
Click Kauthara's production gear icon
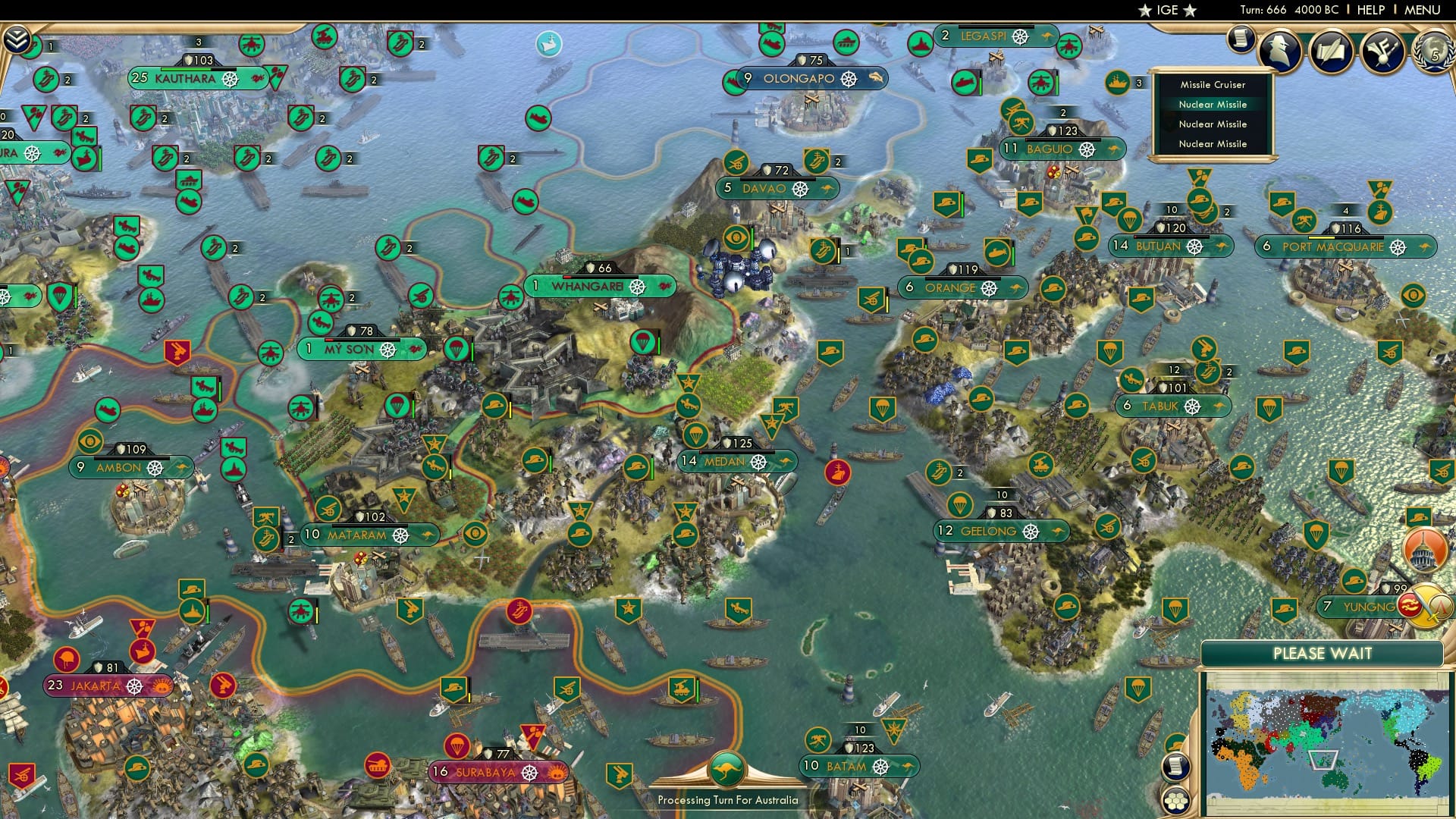tap(232, 78)
